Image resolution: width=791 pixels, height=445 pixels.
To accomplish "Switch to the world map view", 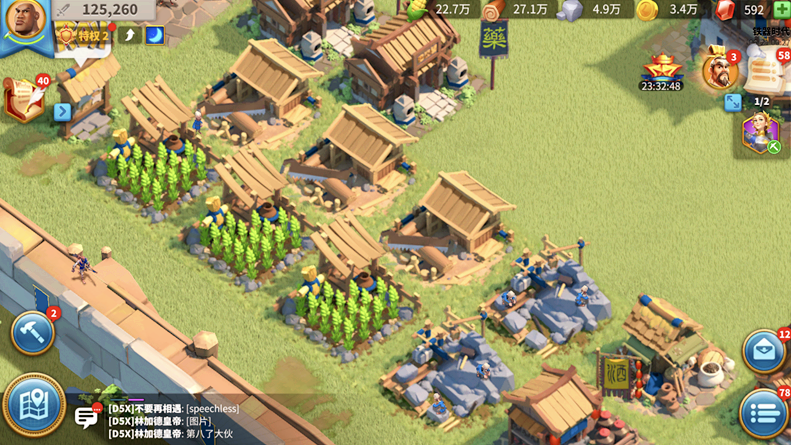I will [33, 405].
